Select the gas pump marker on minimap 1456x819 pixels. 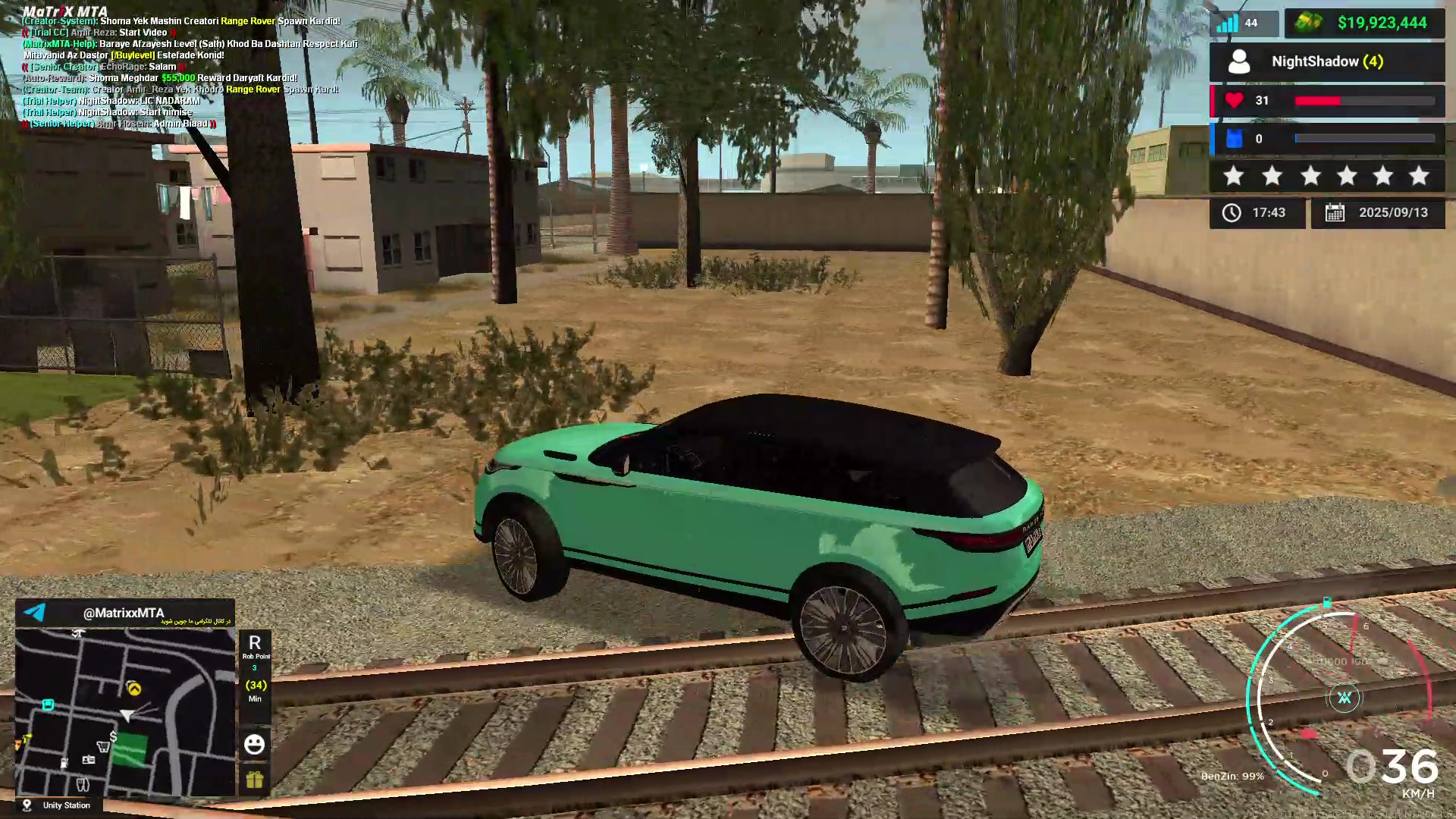(64, 762)
